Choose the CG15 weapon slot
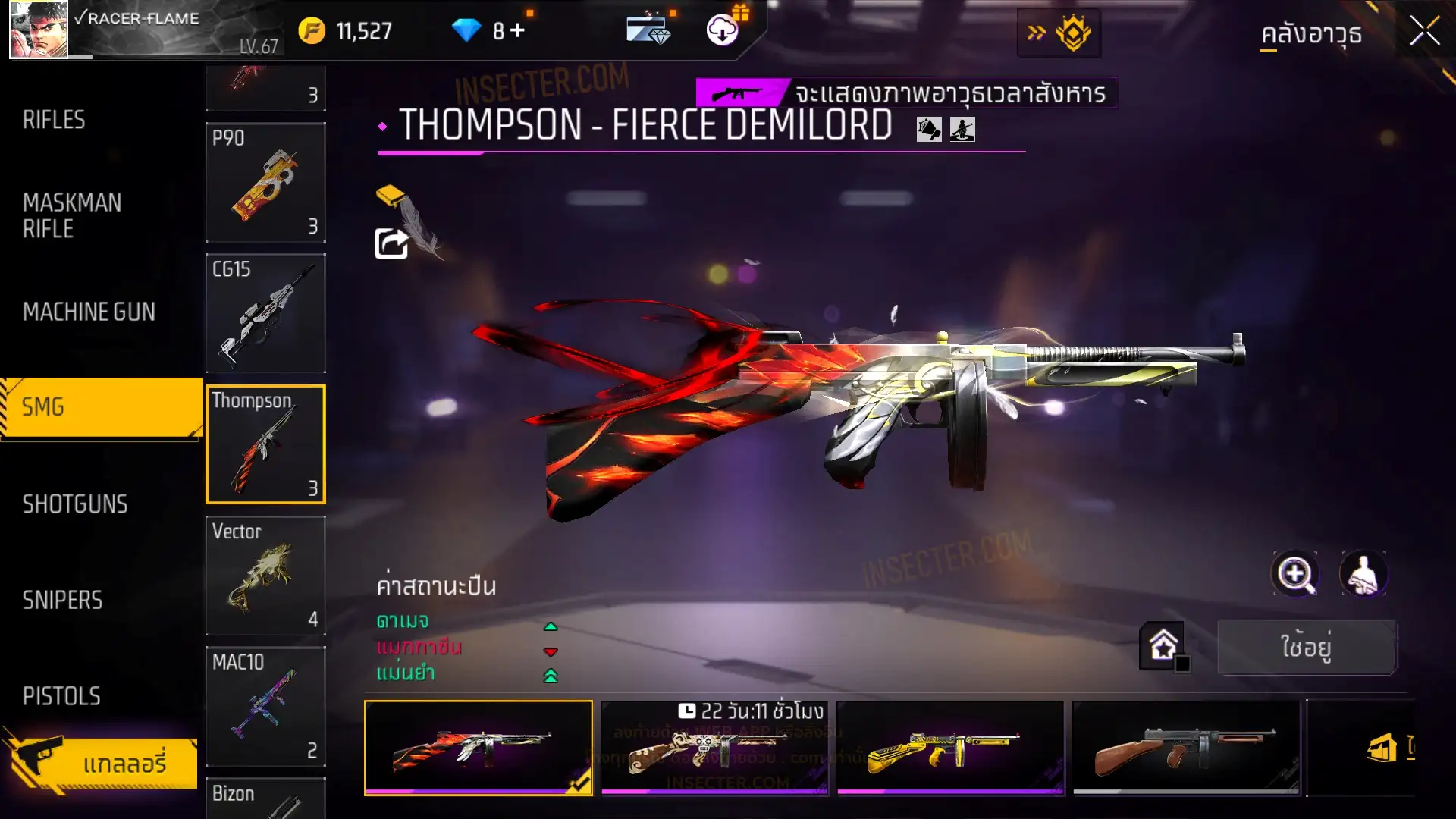1456x819 pixels. (265, 313)
